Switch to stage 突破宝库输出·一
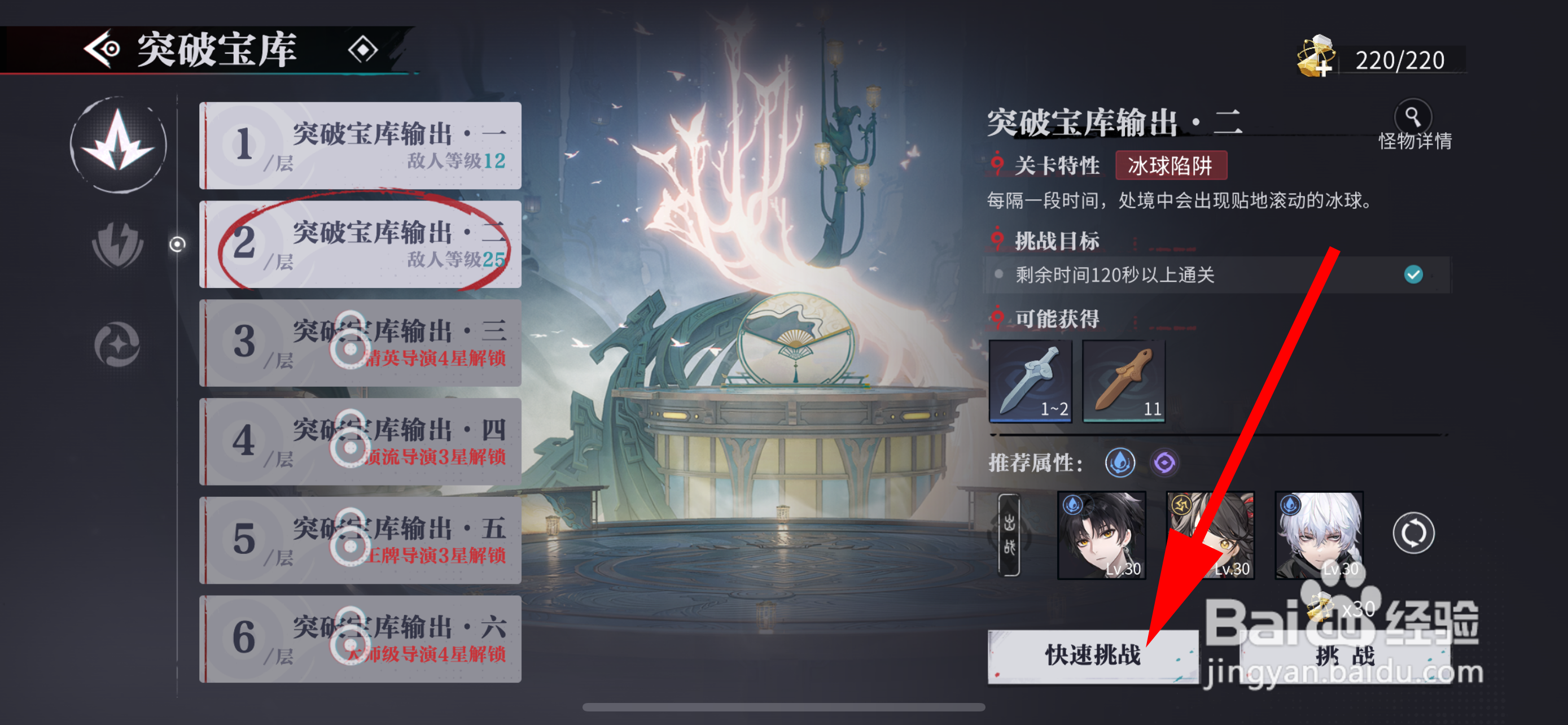Screen dimensions: 1568x725 pos(360,146)
